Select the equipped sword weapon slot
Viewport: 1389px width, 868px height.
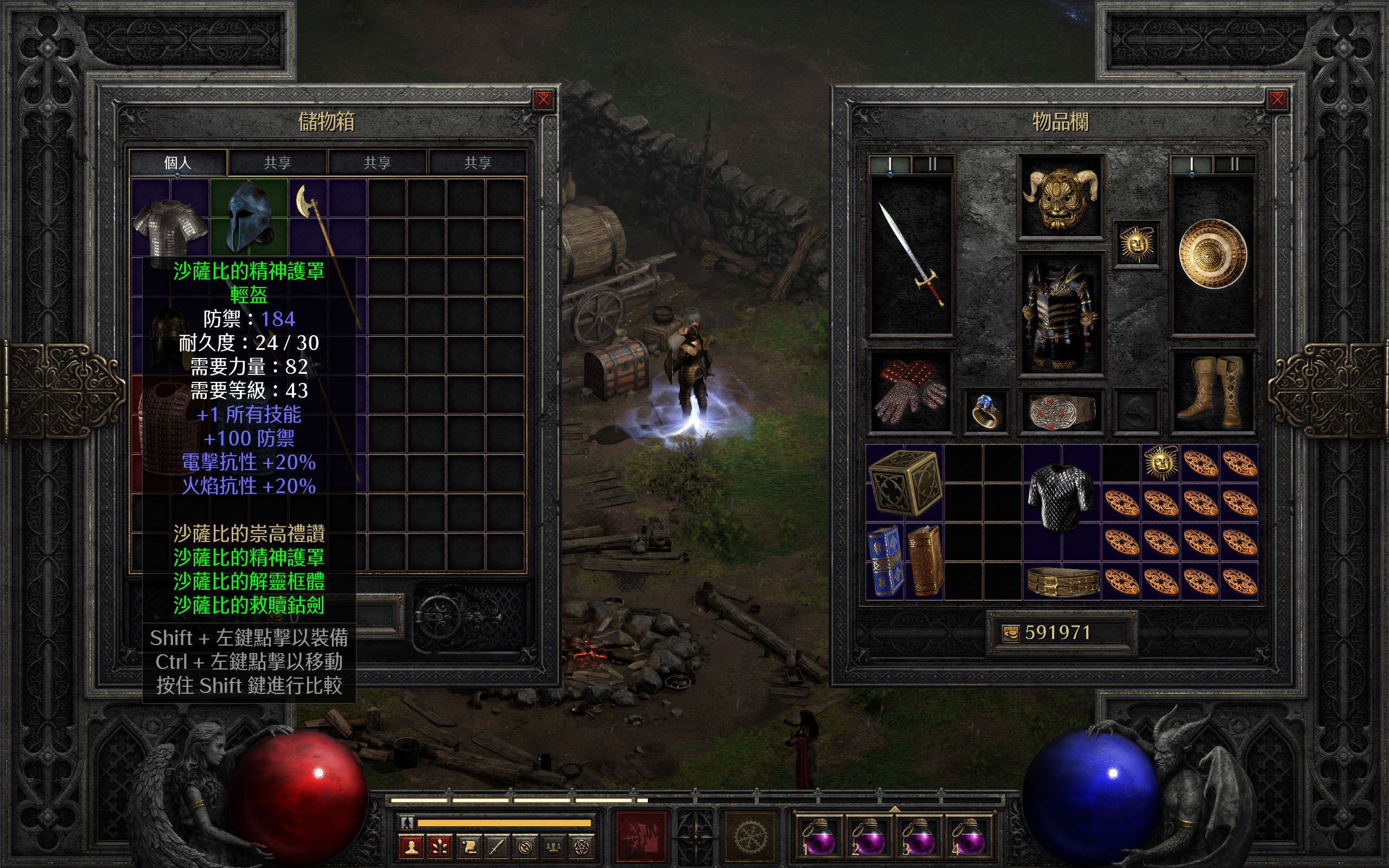tap(912, 255)
